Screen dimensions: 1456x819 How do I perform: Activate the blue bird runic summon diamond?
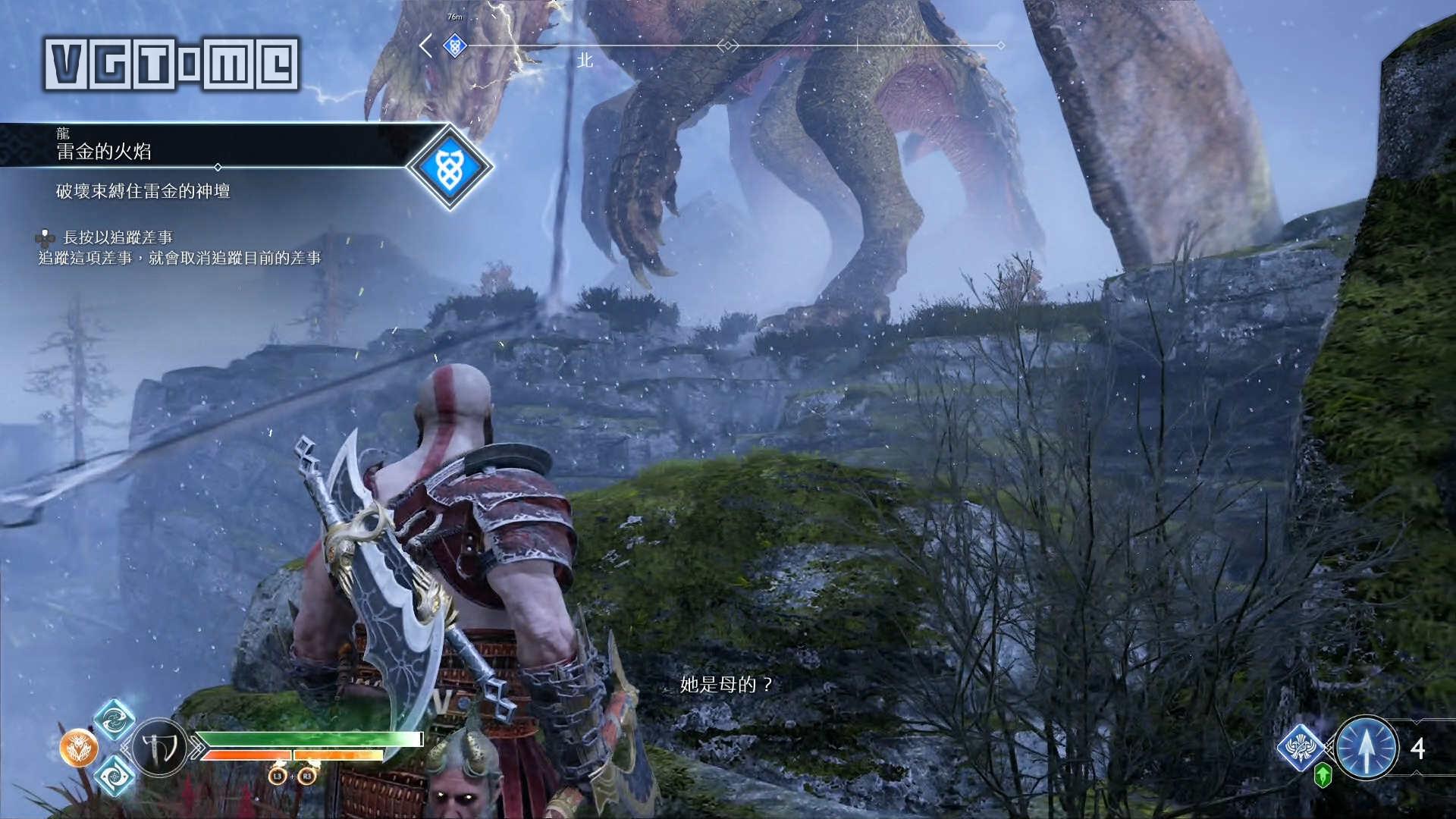pos(1301,747)
